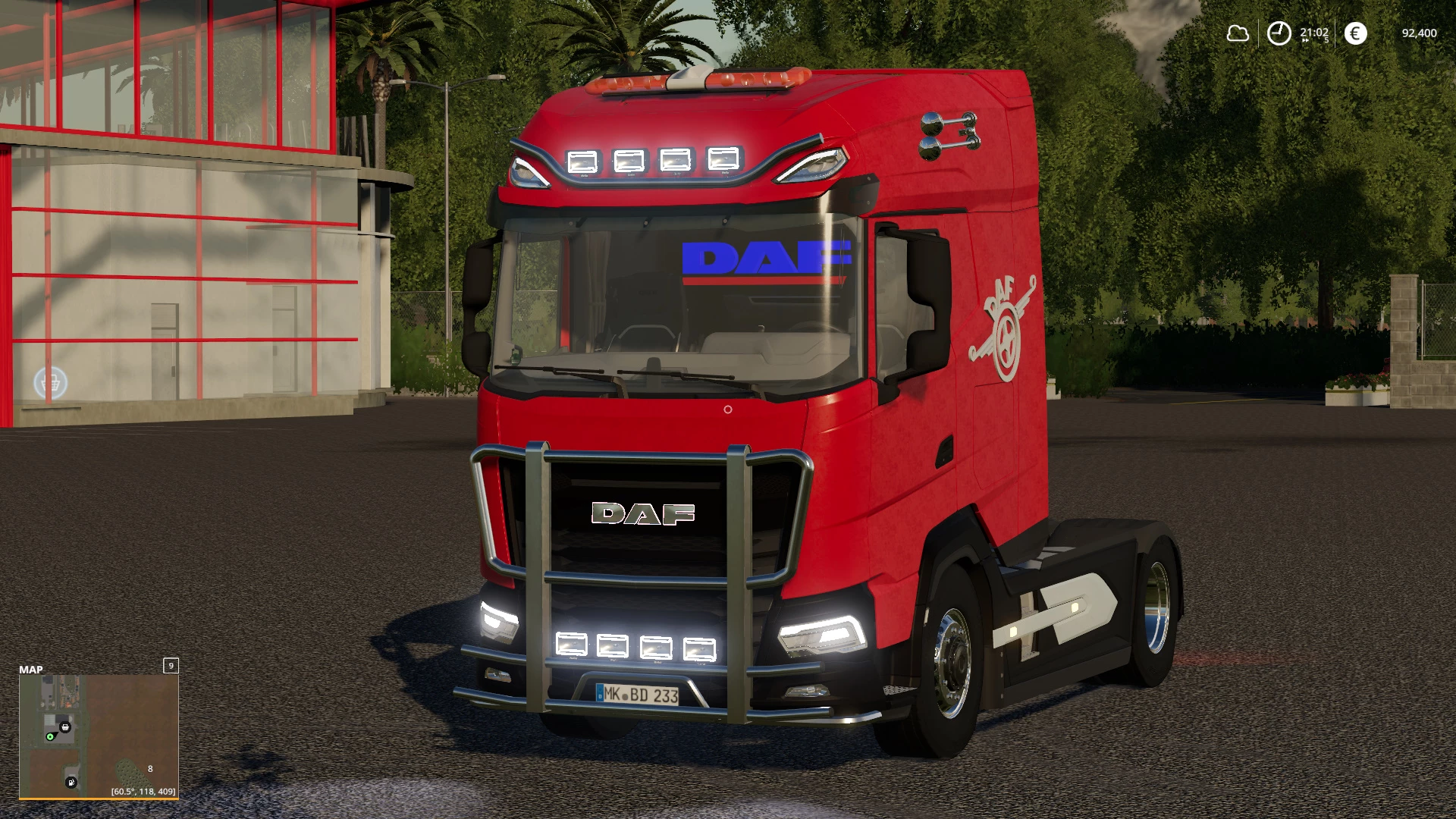Click the fast-forward time indicator under 21:02

click(x=1306, y=41)
